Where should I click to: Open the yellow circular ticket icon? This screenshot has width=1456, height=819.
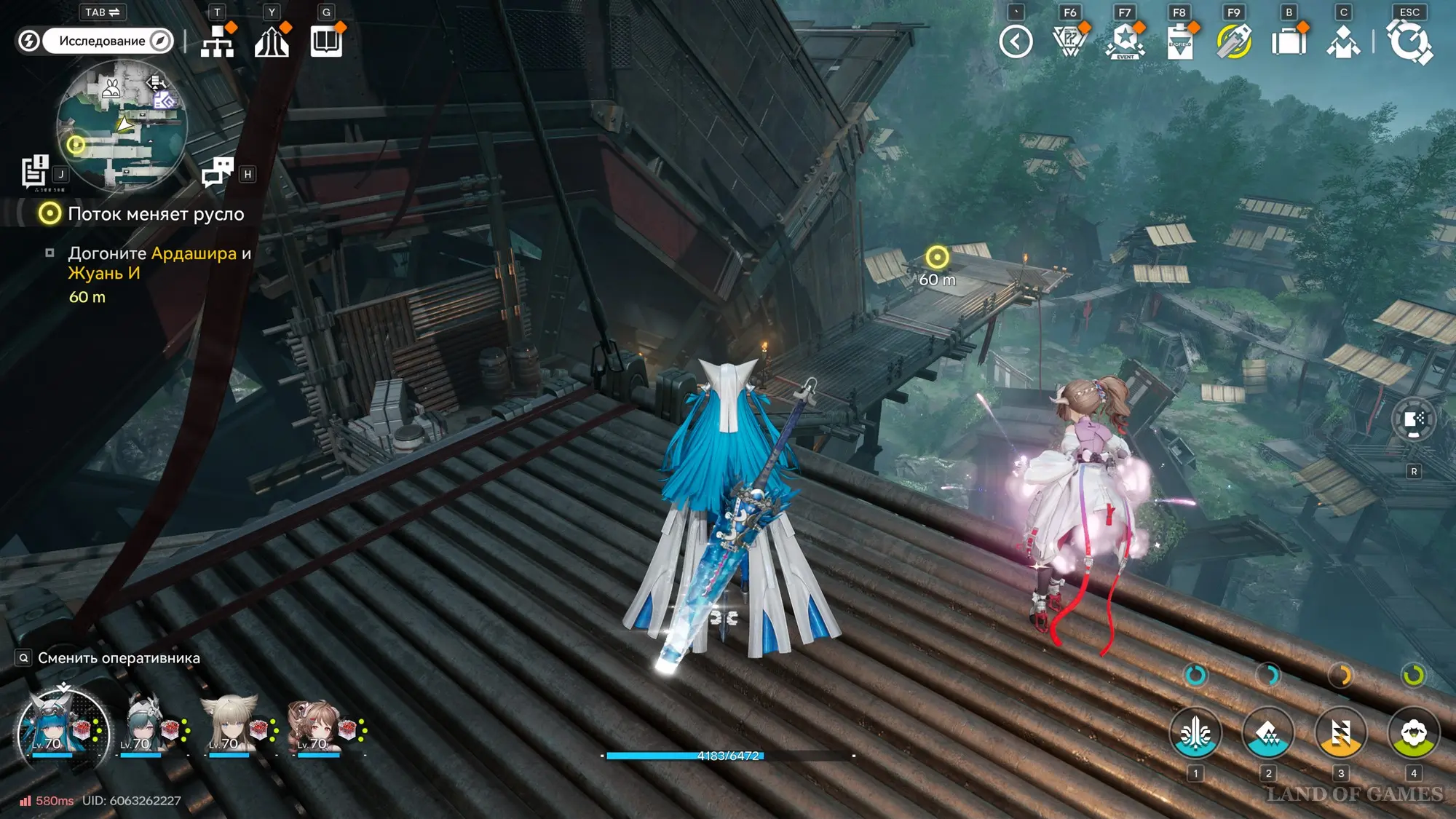pos(1234,41)
